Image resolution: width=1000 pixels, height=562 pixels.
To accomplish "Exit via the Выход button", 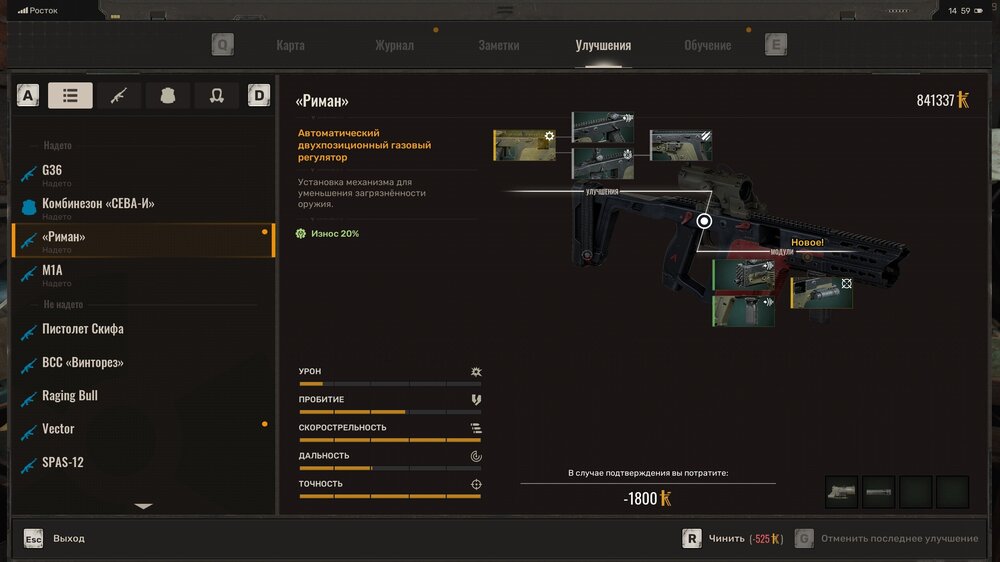I will click(68, 538).
